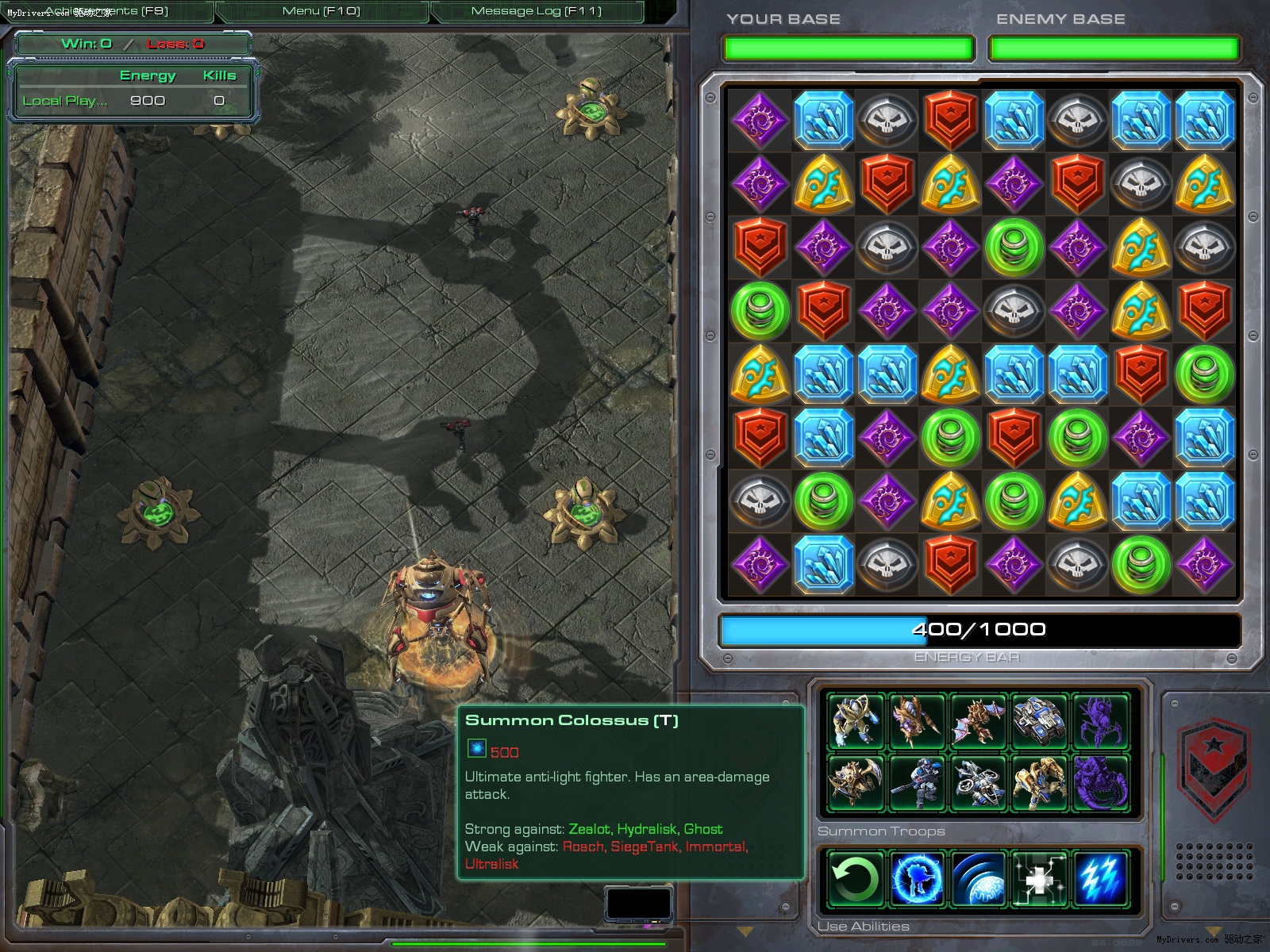Summon a Zealot unit
This screenshot has width=1270, height=952.
click(x=856, y=721)
